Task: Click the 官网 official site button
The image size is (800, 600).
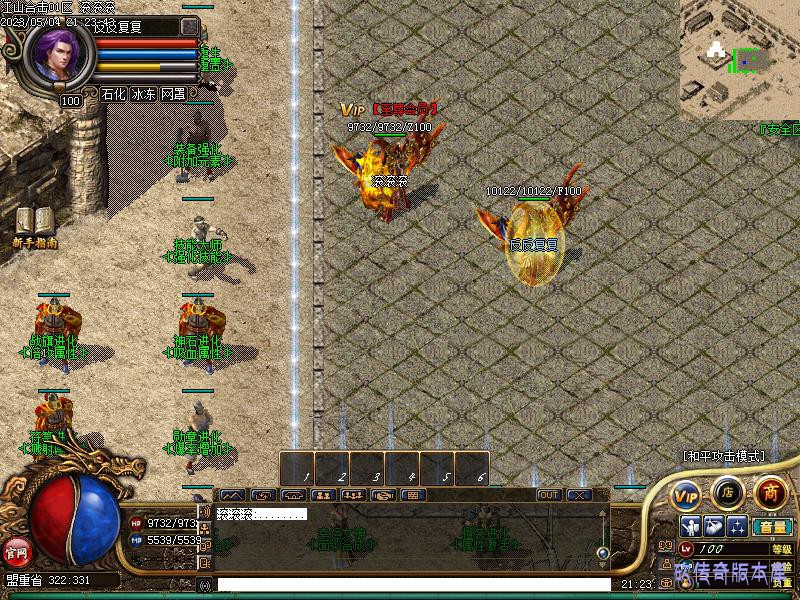Action: (x=16, y=549)
